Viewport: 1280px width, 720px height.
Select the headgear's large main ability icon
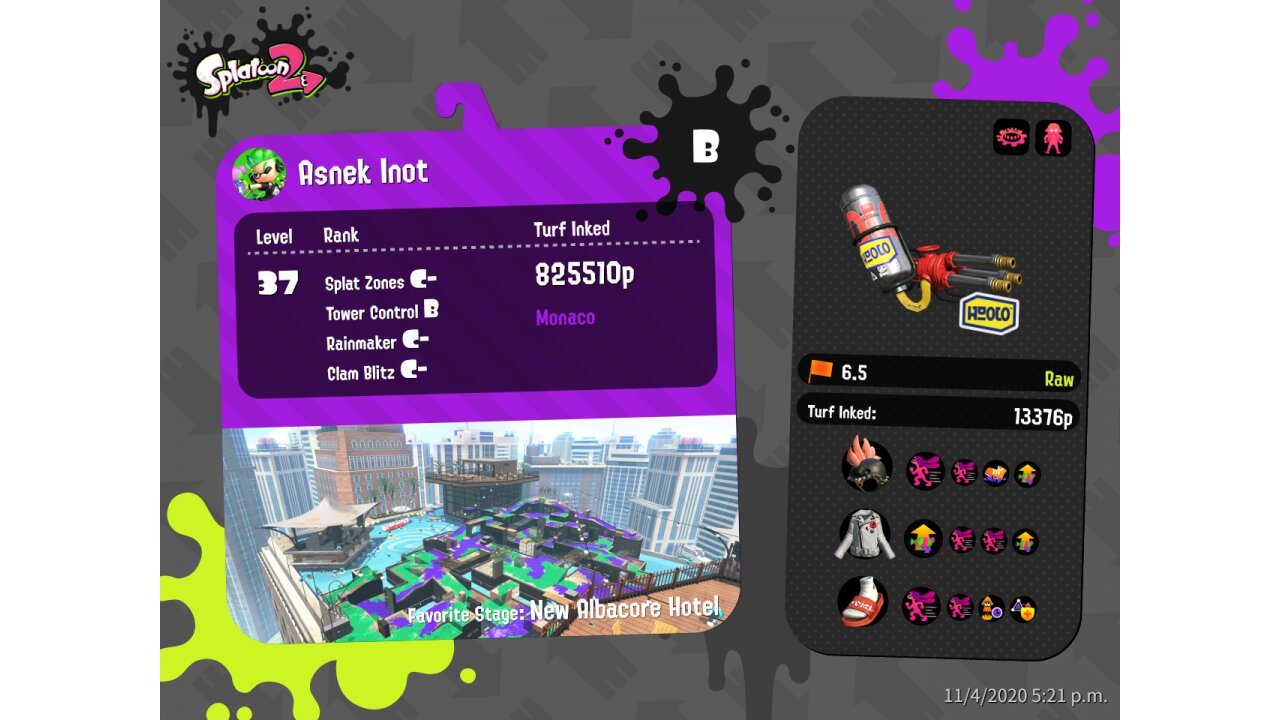(925, 471)
